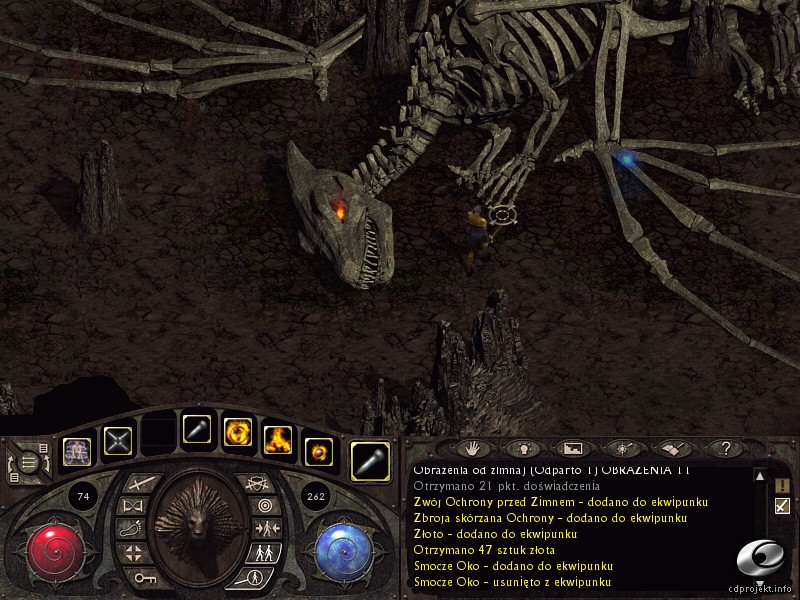Viewport: 800px width, 600px height.
Task: Use the fireball orb quick slot
Action: pos(317,450)
